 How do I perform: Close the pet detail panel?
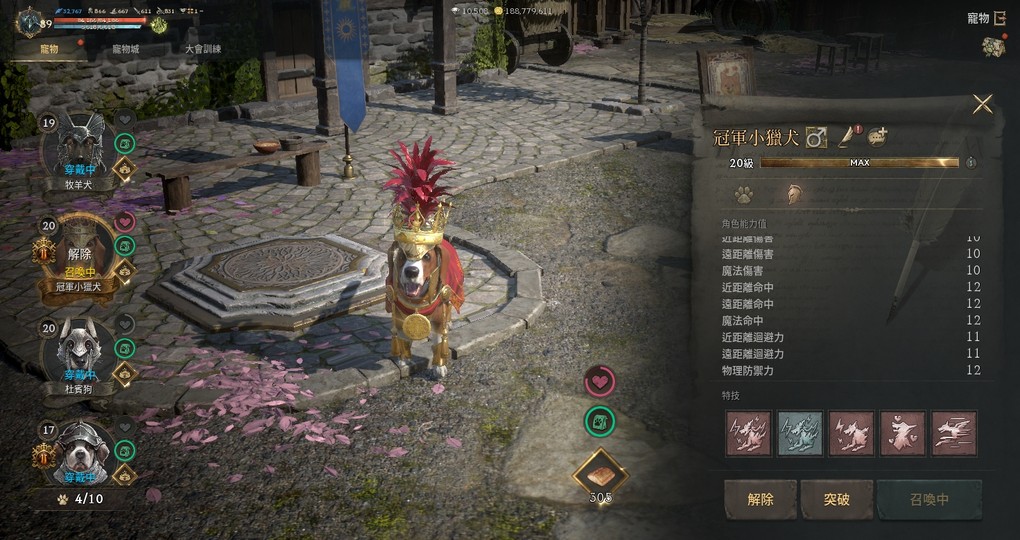click(982, 104)
